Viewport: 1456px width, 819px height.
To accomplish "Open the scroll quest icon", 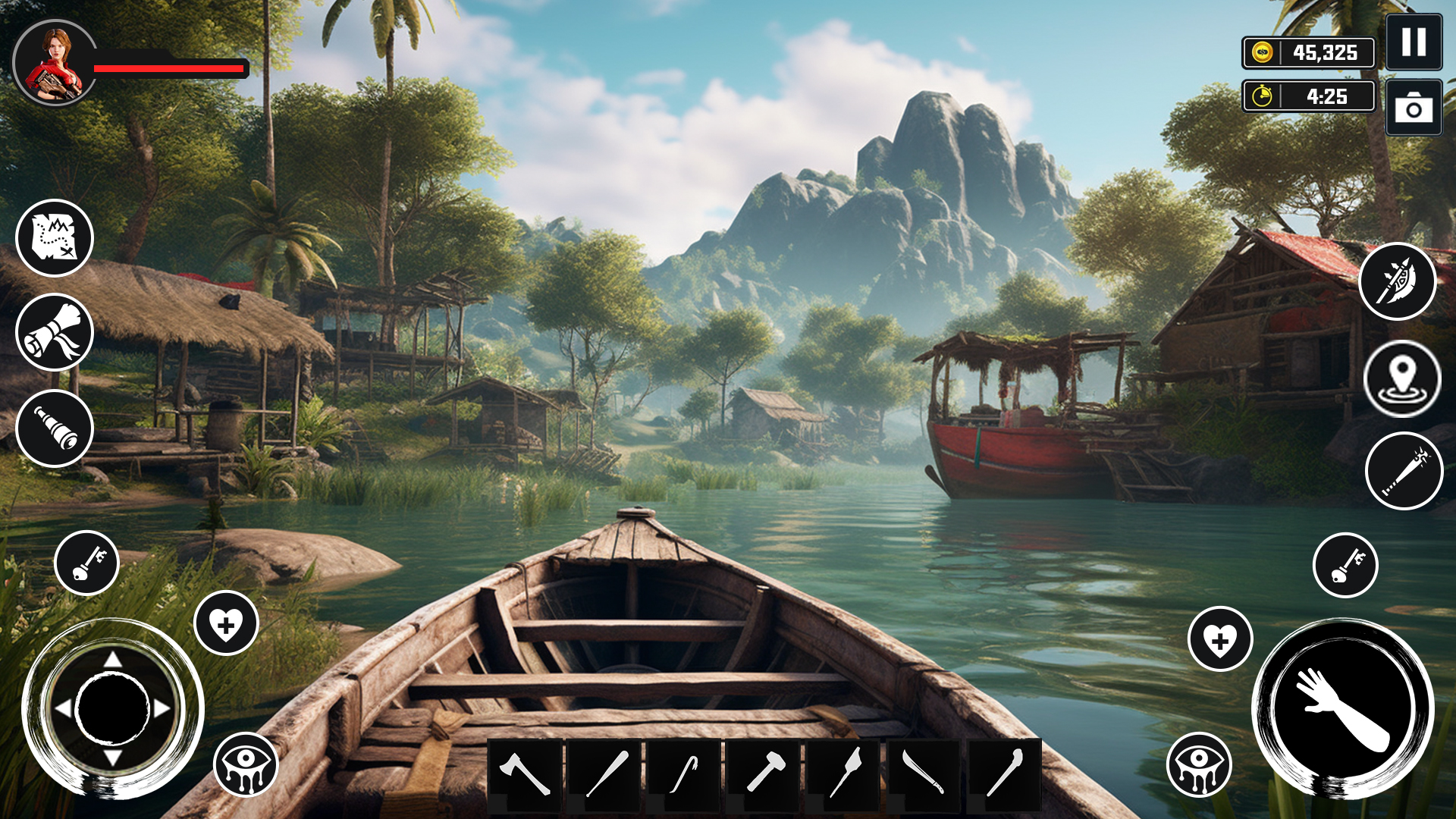I will pyautogui.click(x=54, y=331).
